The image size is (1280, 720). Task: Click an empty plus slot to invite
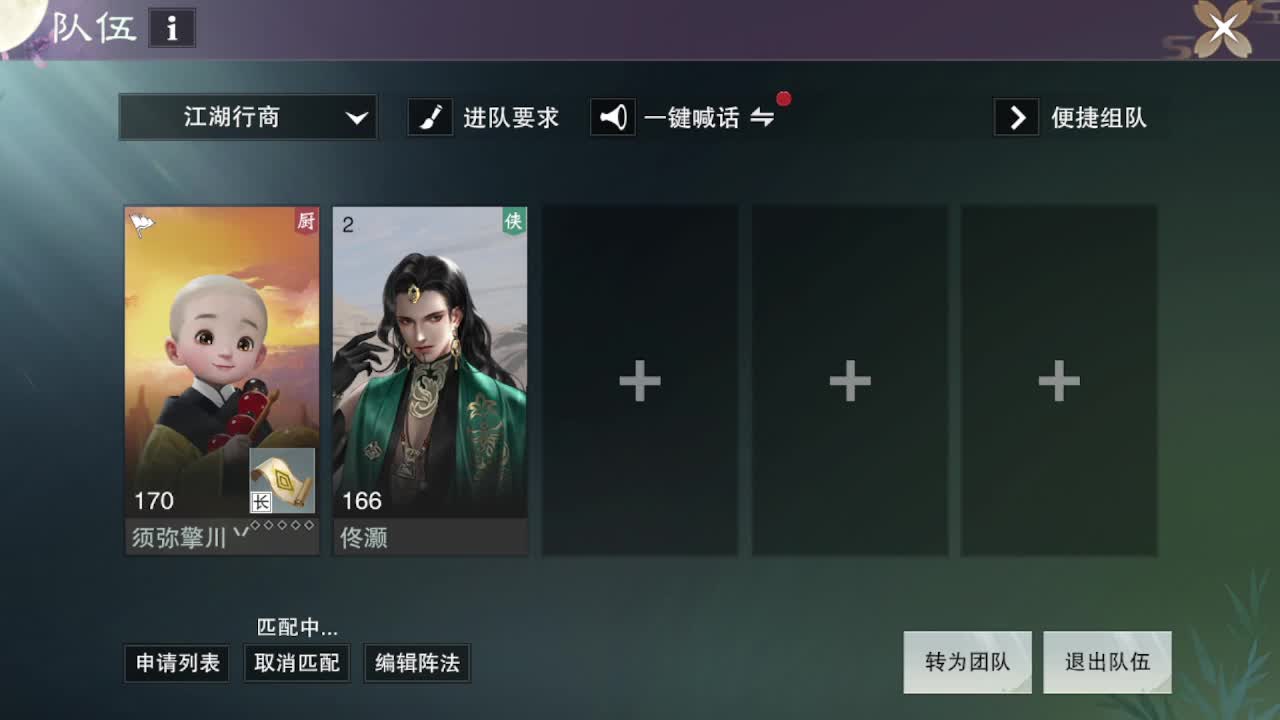639,380
